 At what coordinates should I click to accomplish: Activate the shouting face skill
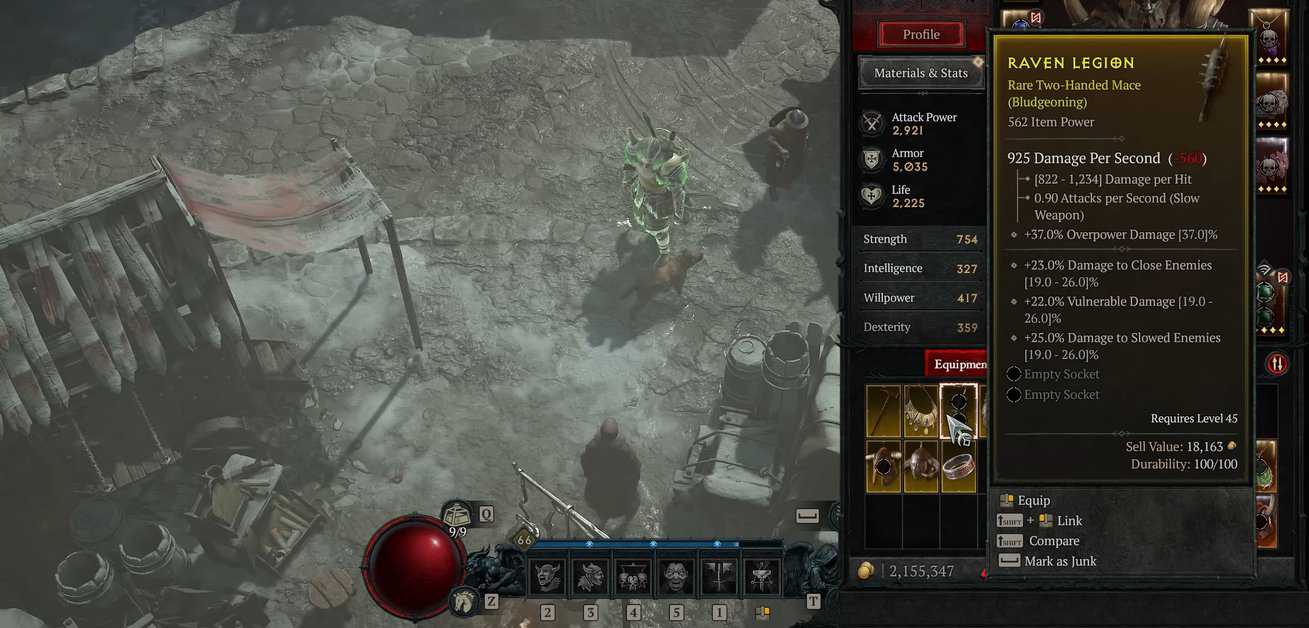point(677,577)
